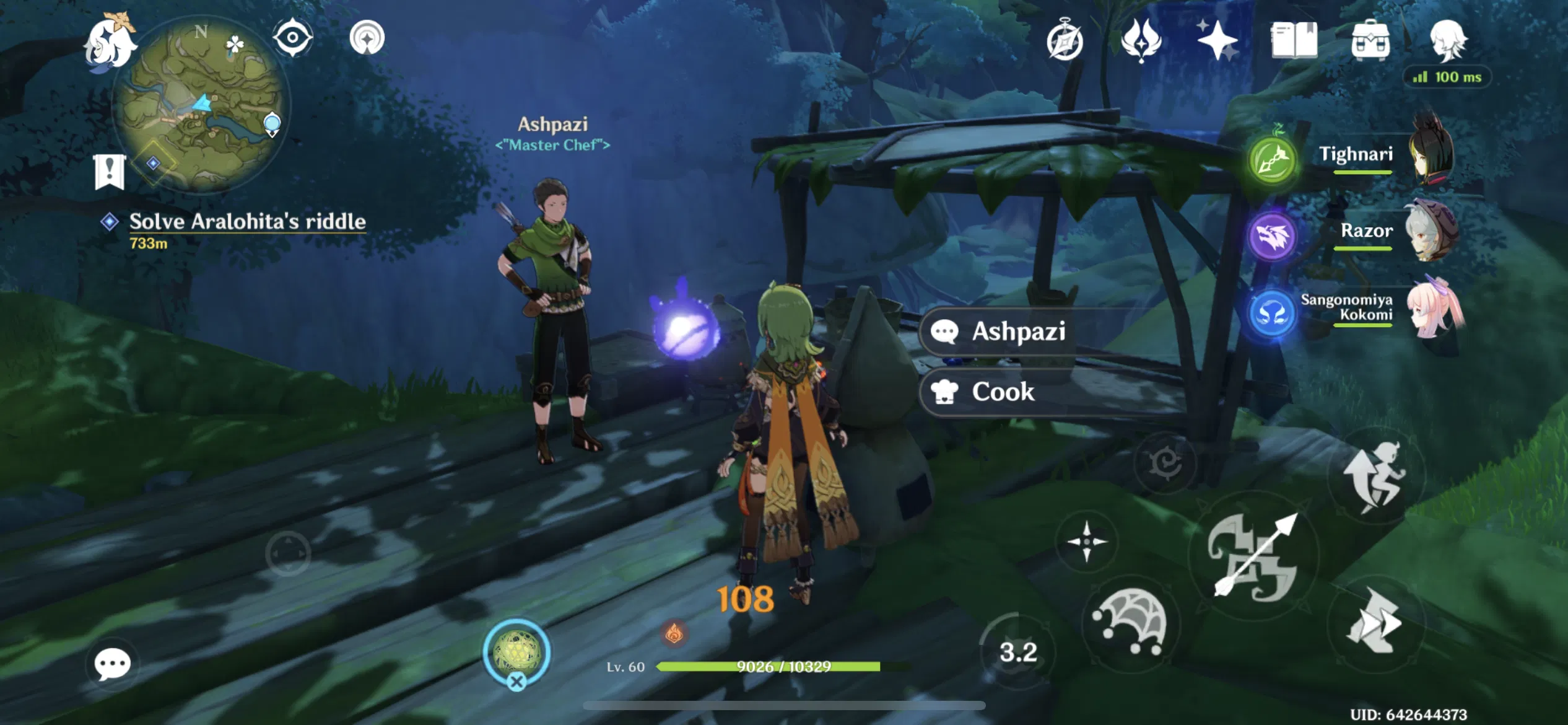Open the Wish screen
The height and width of the screenshot is (725, 1568).
(x=1141, y=40)
